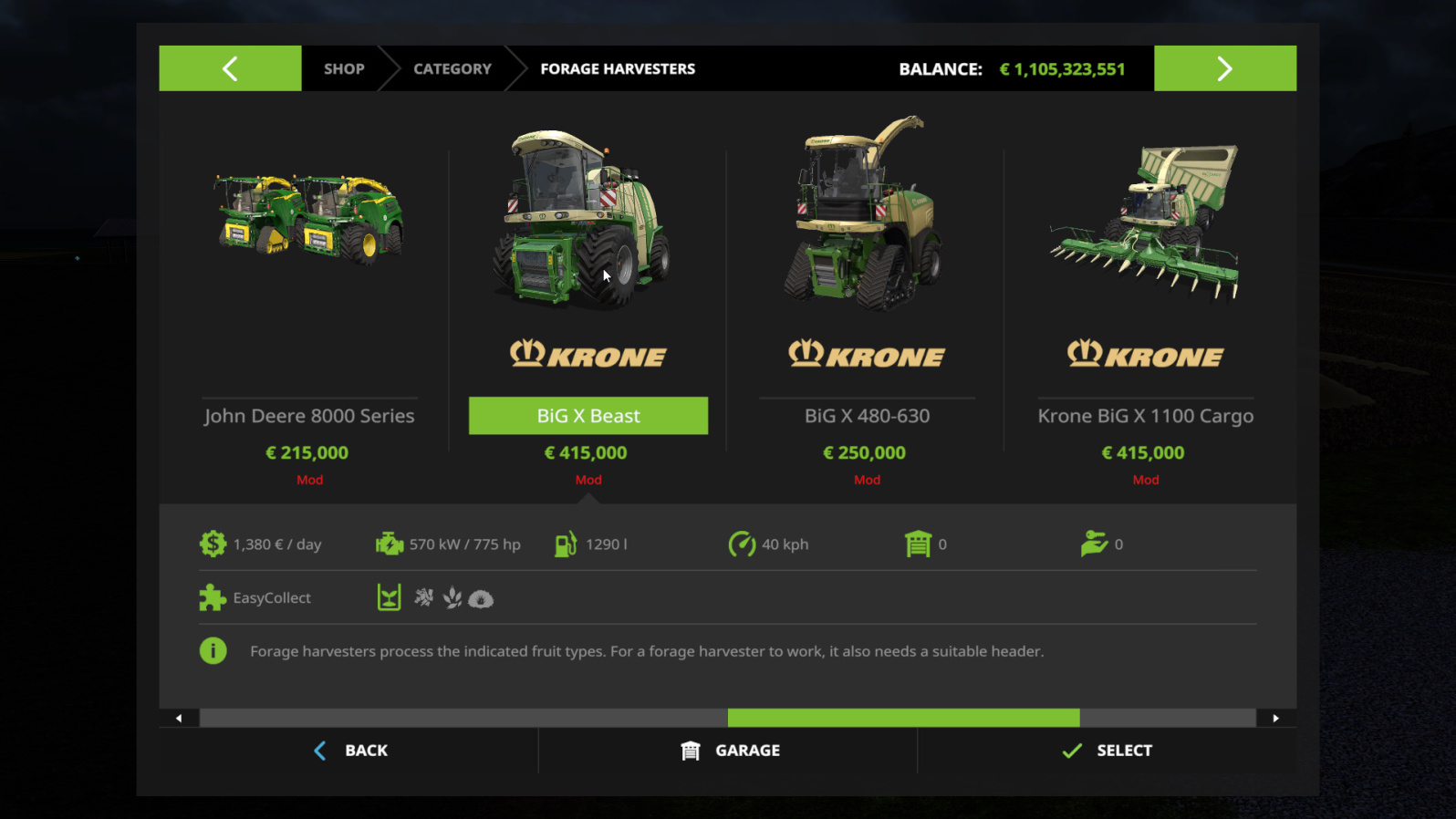Screen dimensions: 1456x819
Task: Click the right navigation arrow header
Action: [1225, 67]
